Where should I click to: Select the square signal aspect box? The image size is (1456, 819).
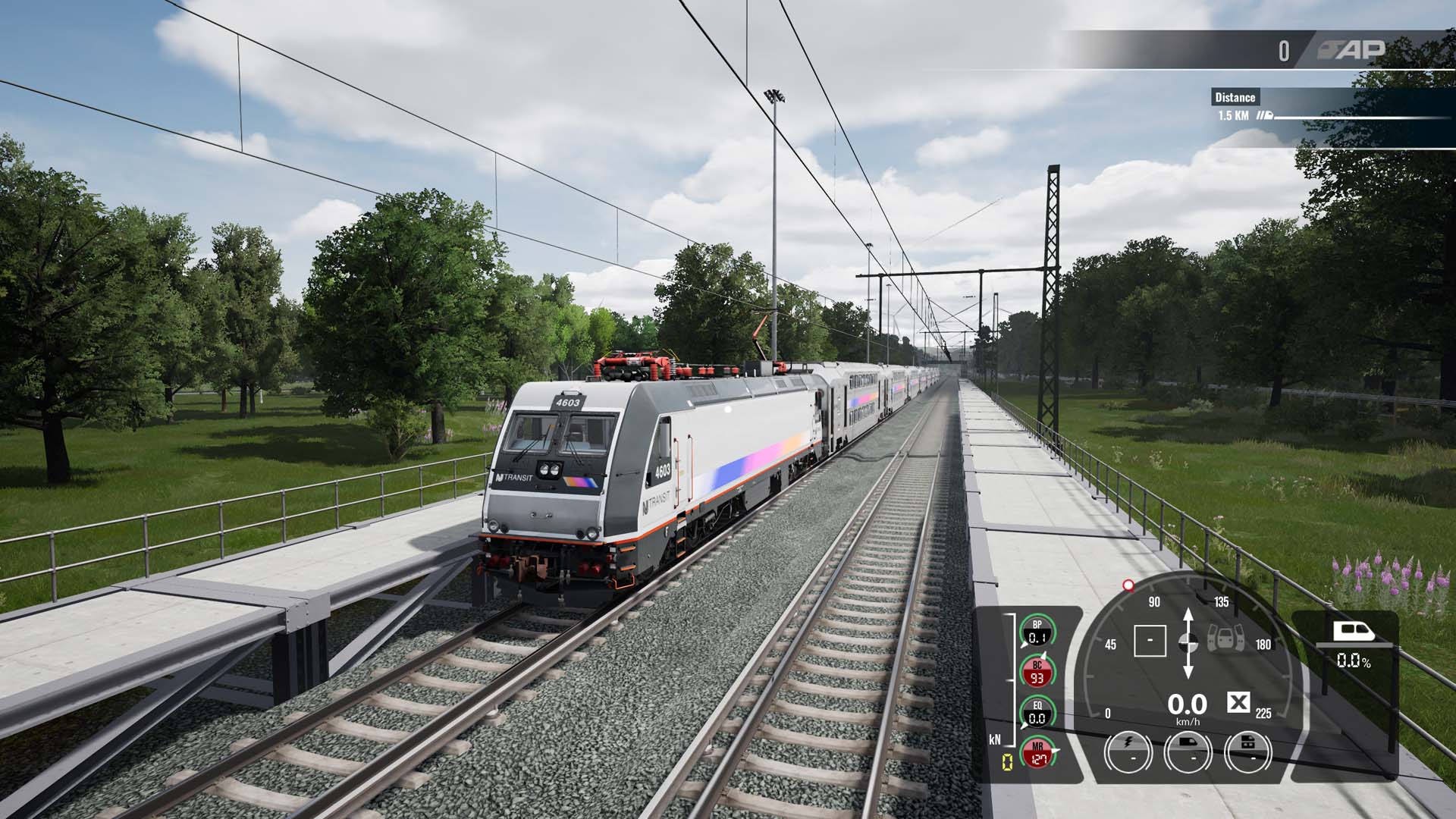click(x=1150, y=641)
